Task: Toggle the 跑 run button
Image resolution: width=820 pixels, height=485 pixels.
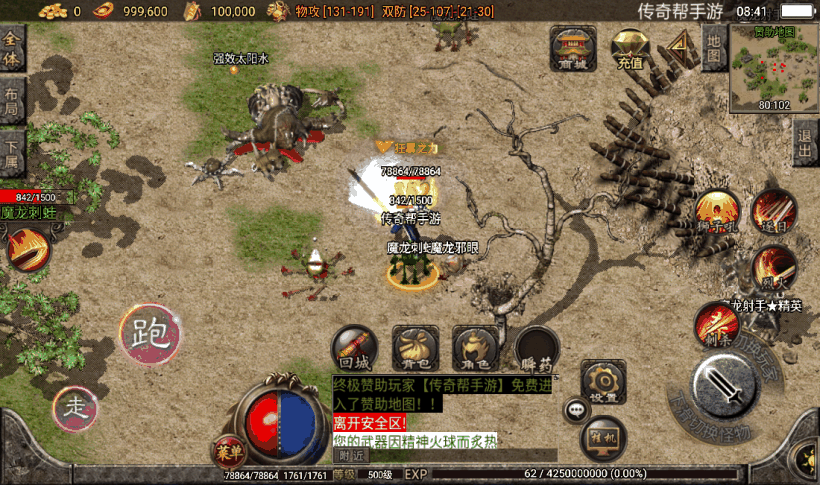Action: [150, 334]
